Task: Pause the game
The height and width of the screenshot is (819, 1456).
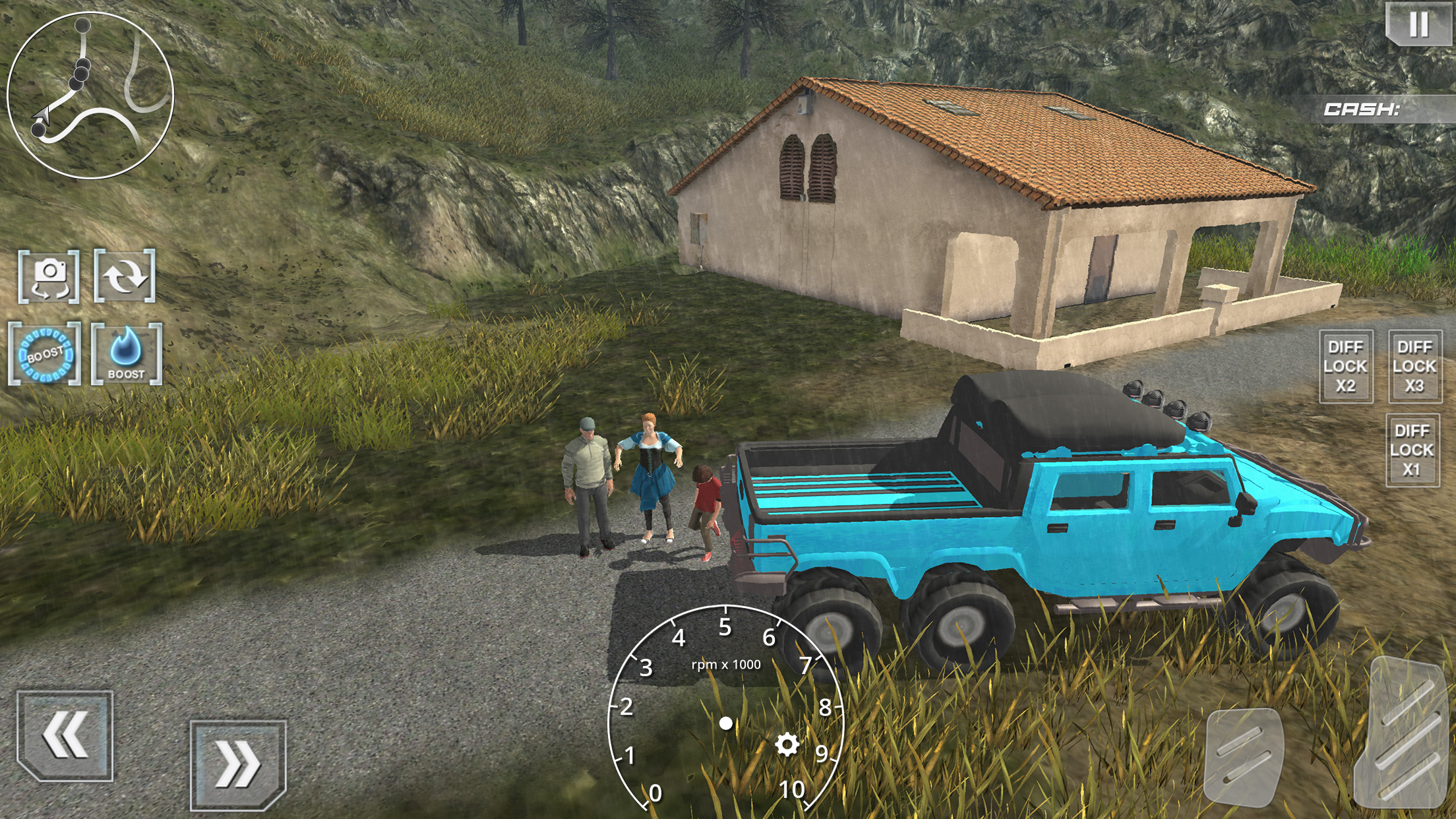Action: point(1418,24)
